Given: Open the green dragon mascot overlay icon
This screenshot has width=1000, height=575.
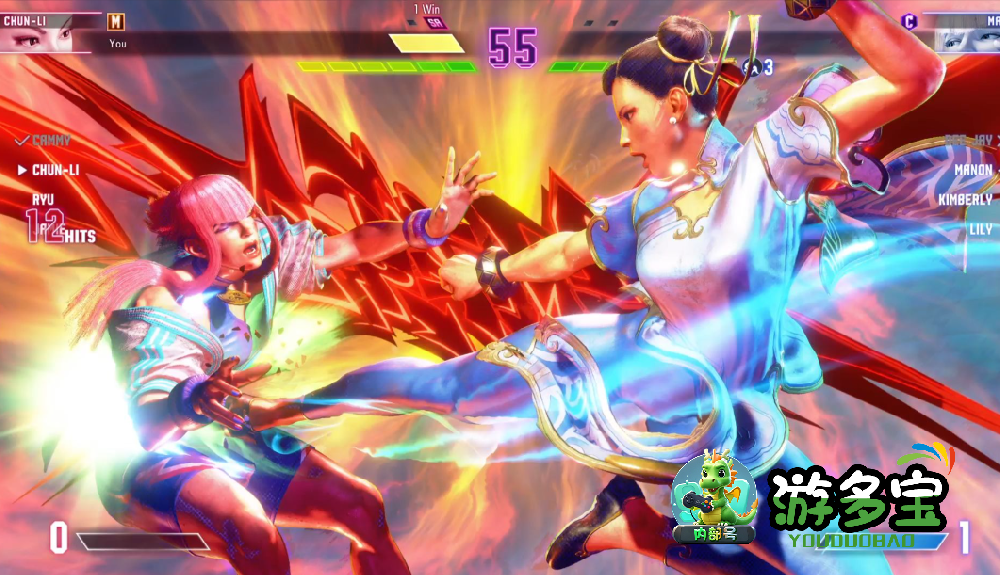Looking at the screenshot, I should click(713, 498).
